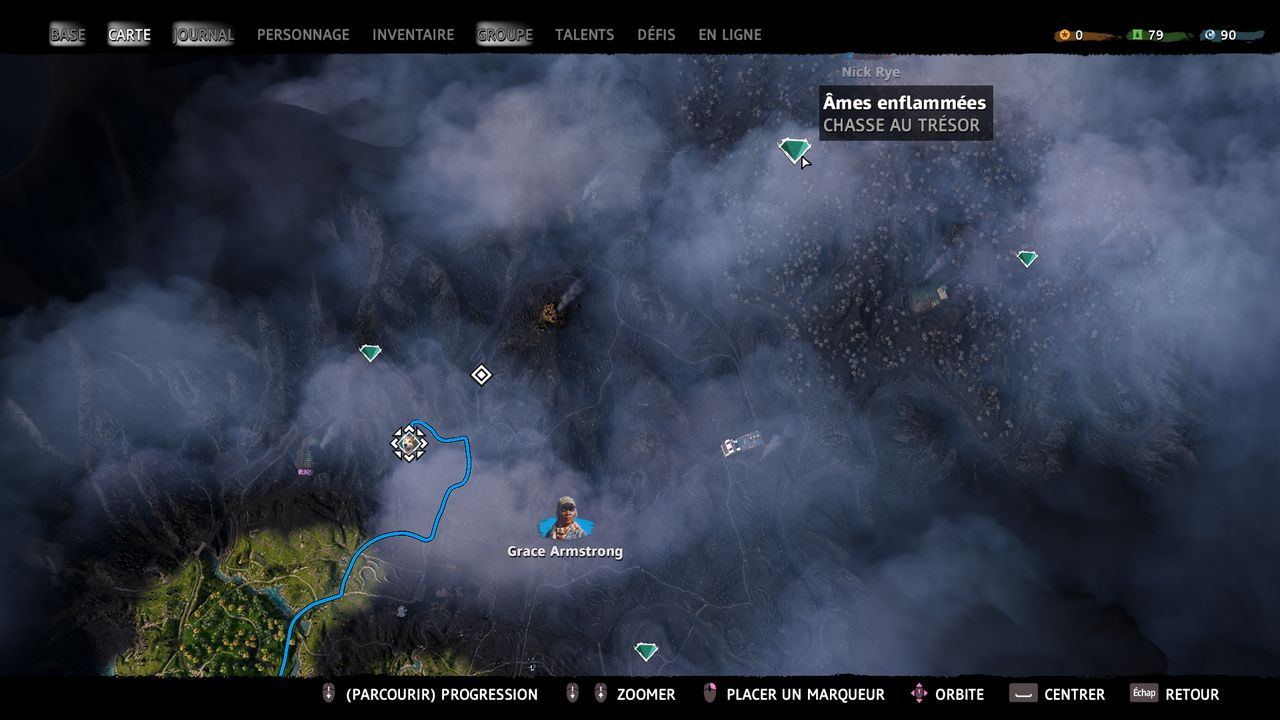Image resolution: width=1280 pixels, height=720 pixels.
Task: Select the white diamond map marker
Action: tap(481, 375)
